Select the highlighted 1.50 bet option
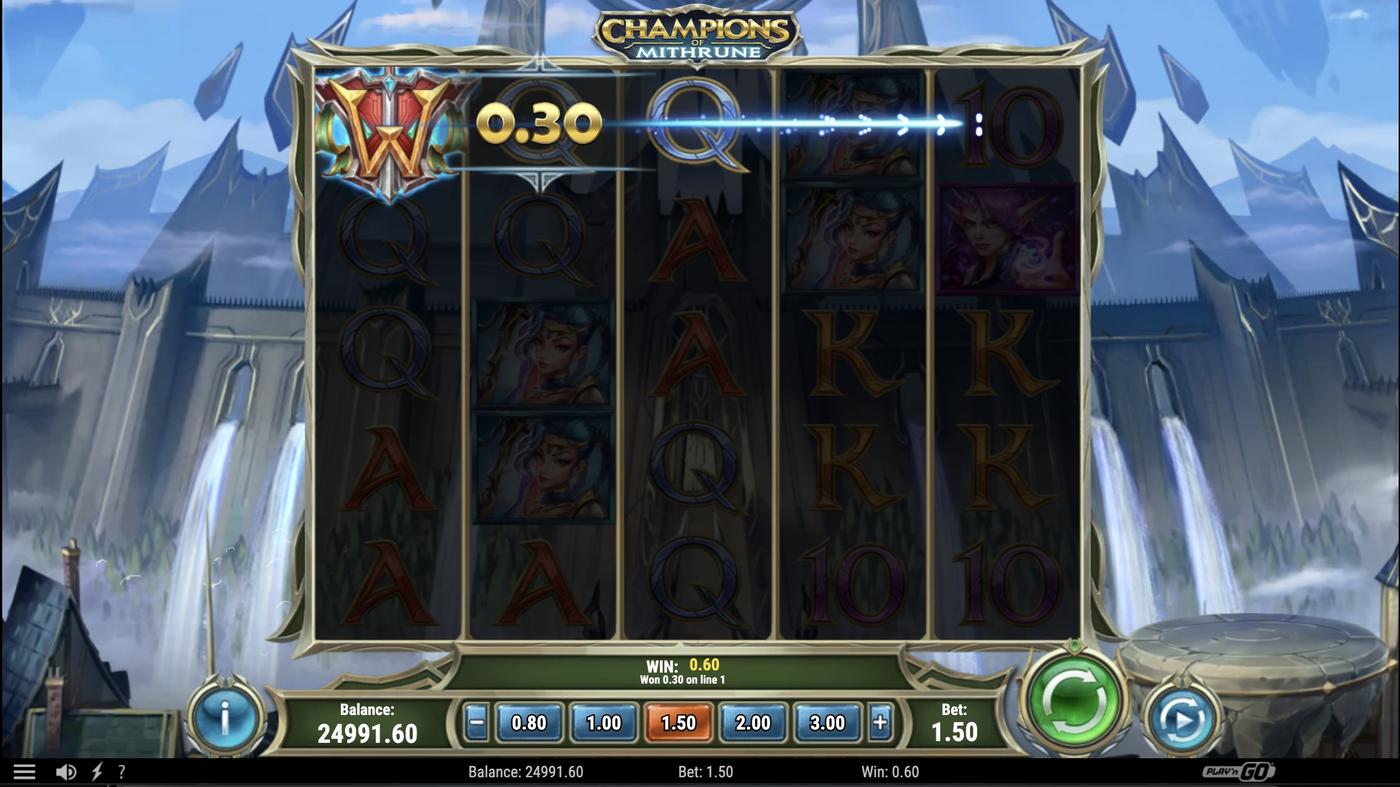 [x=678, y=722]
